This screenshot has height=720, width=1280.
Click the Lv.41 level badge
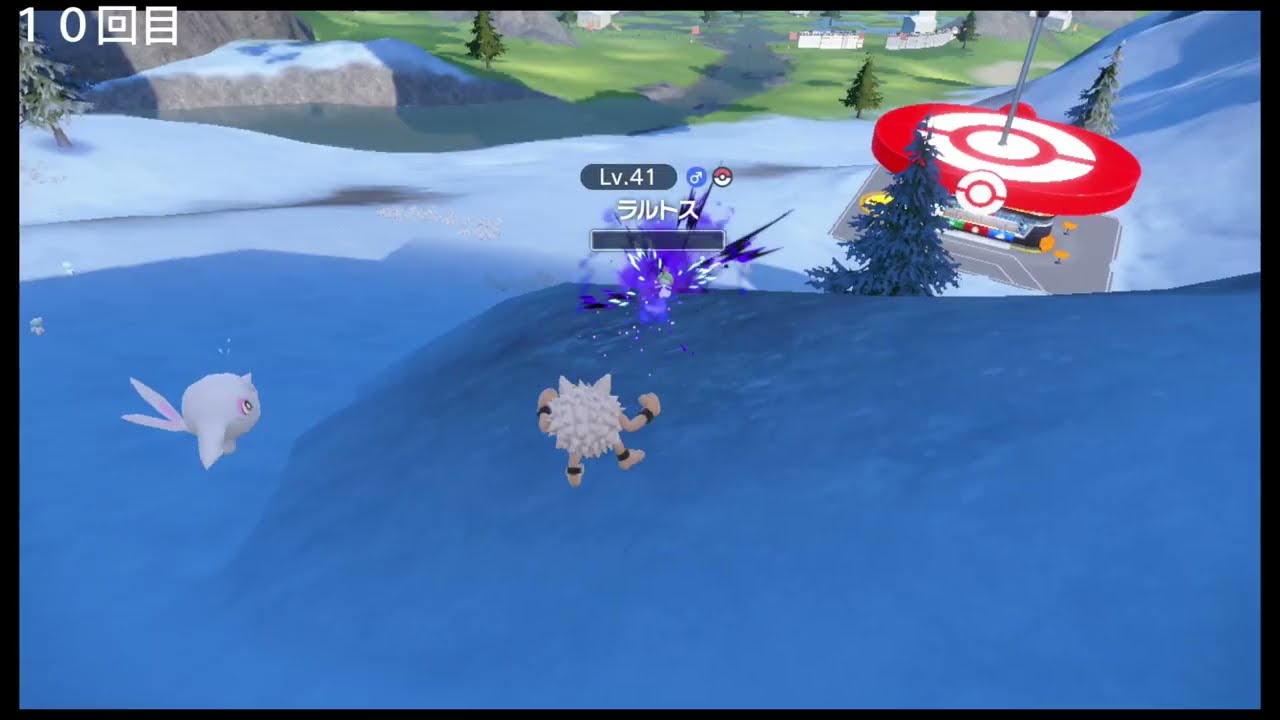[x=627, y=176]
